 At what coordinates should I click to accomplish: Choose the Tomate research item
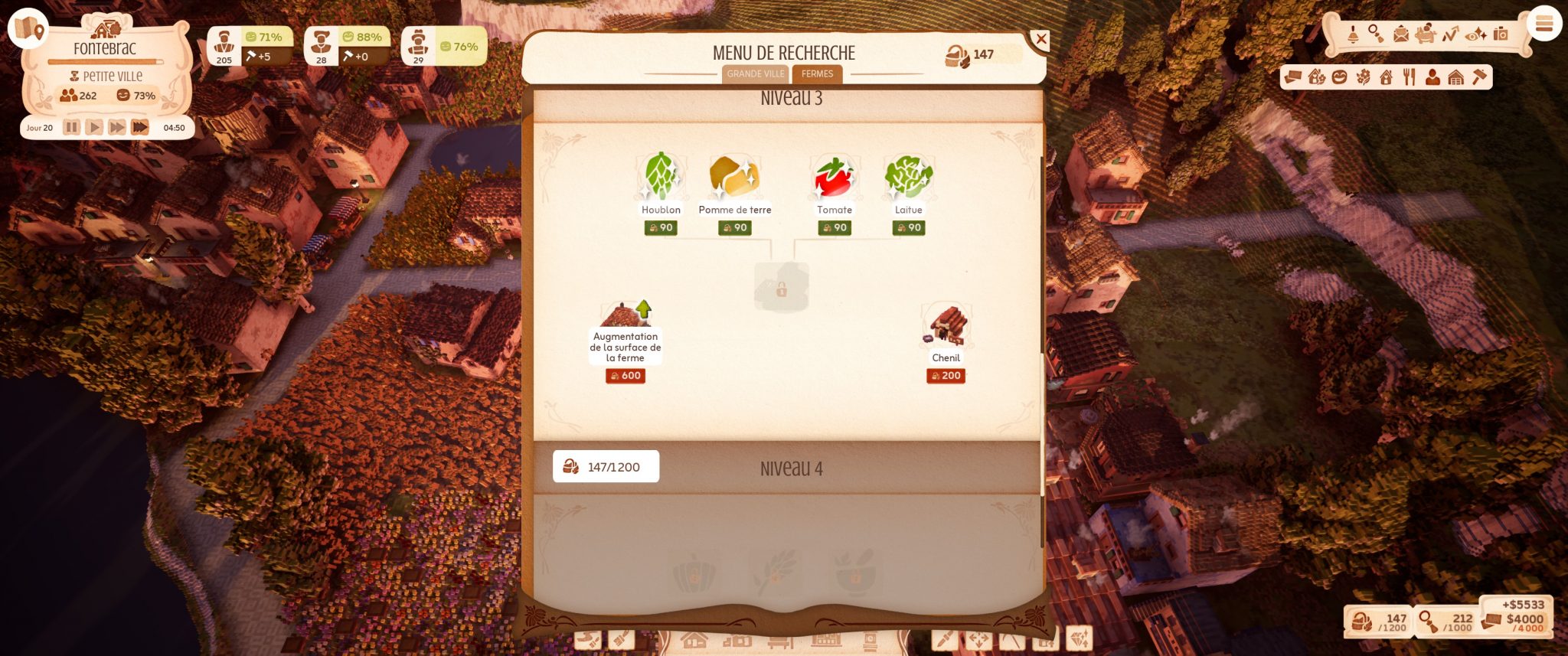834,178
